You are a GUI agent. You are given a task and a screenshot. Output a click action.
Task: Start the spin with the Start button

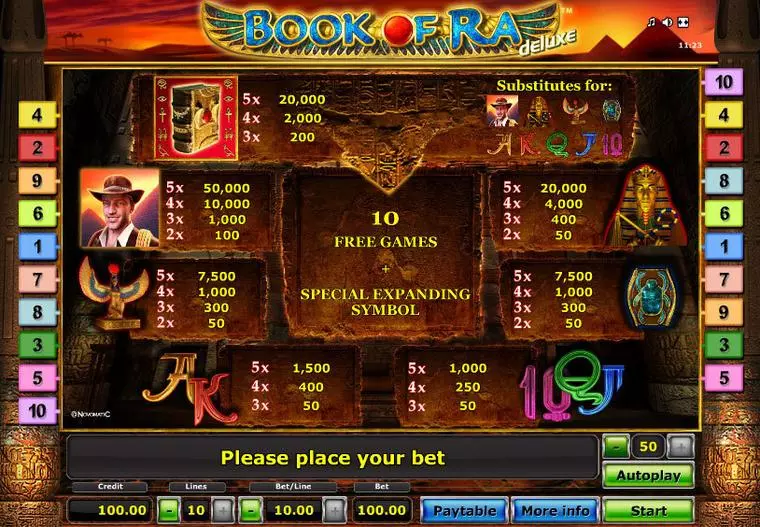point(648,510)
